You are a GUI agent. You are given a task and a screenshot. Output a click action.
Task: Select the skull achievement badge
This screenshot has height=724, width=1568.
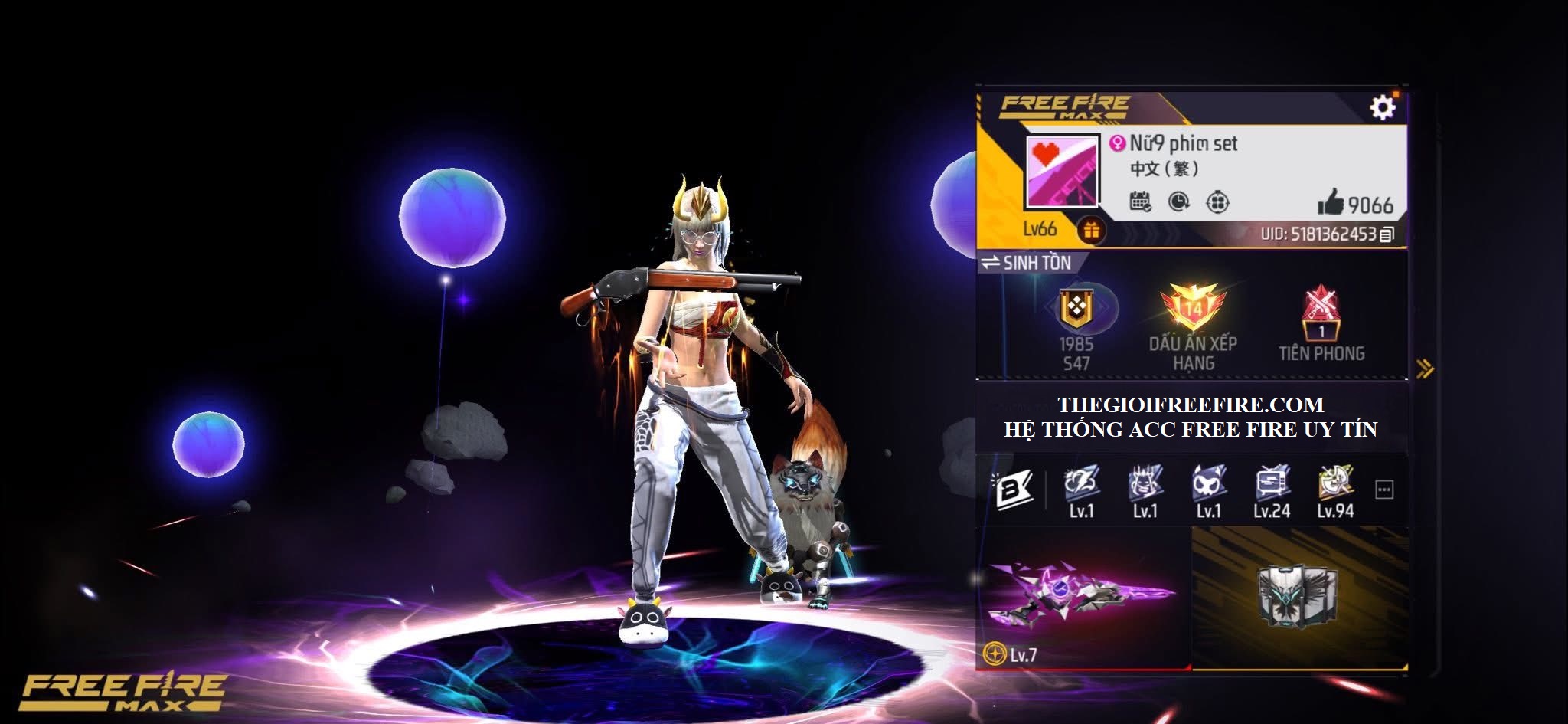1209,483
